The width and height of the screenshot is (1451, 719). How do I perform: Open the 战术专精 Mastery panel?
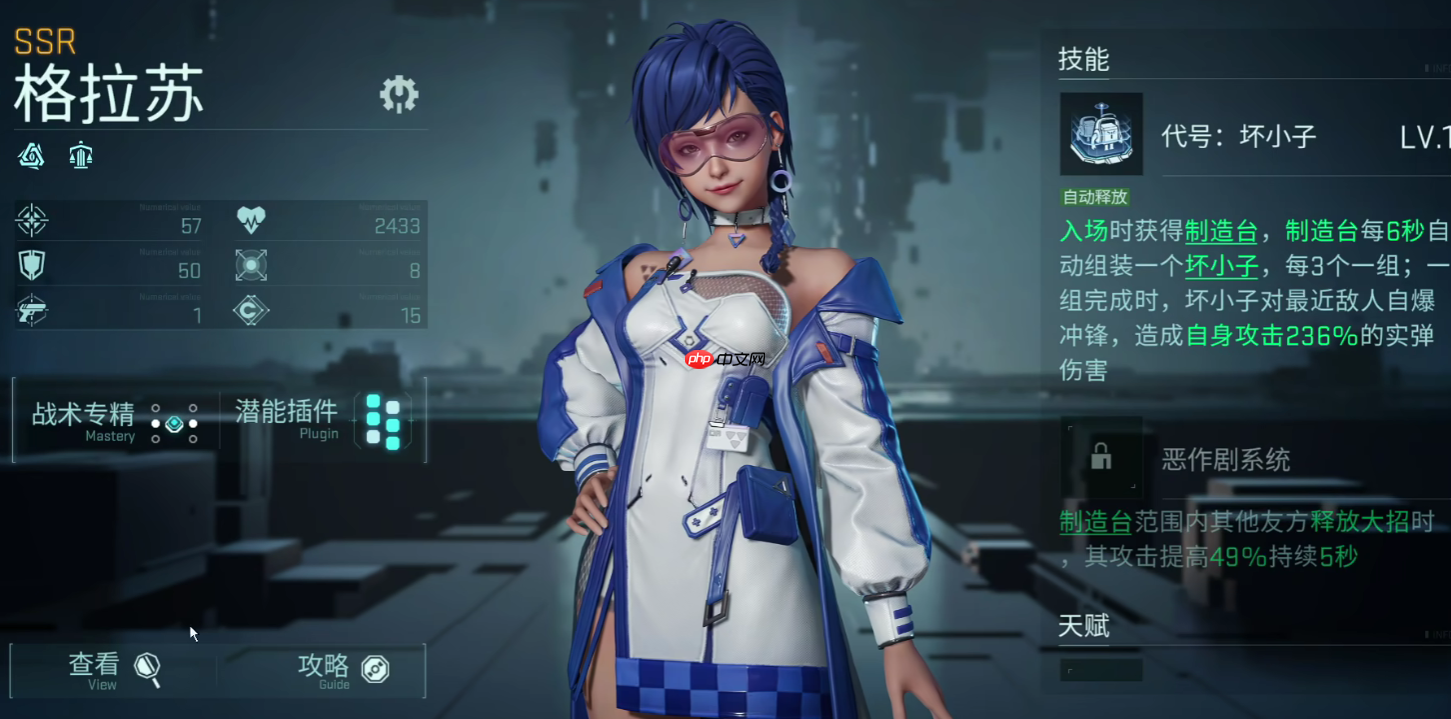pos(115,420)
